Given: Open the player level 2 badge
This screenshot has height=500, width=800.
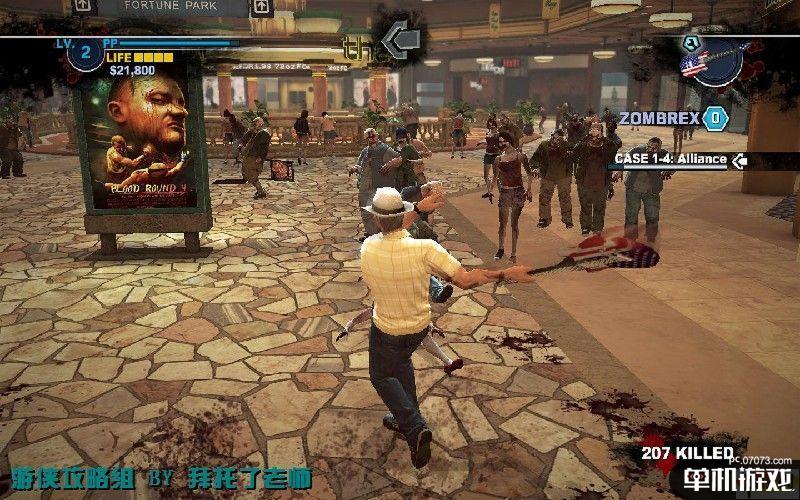Looking at the screenshot, I should tap(84, 54).
